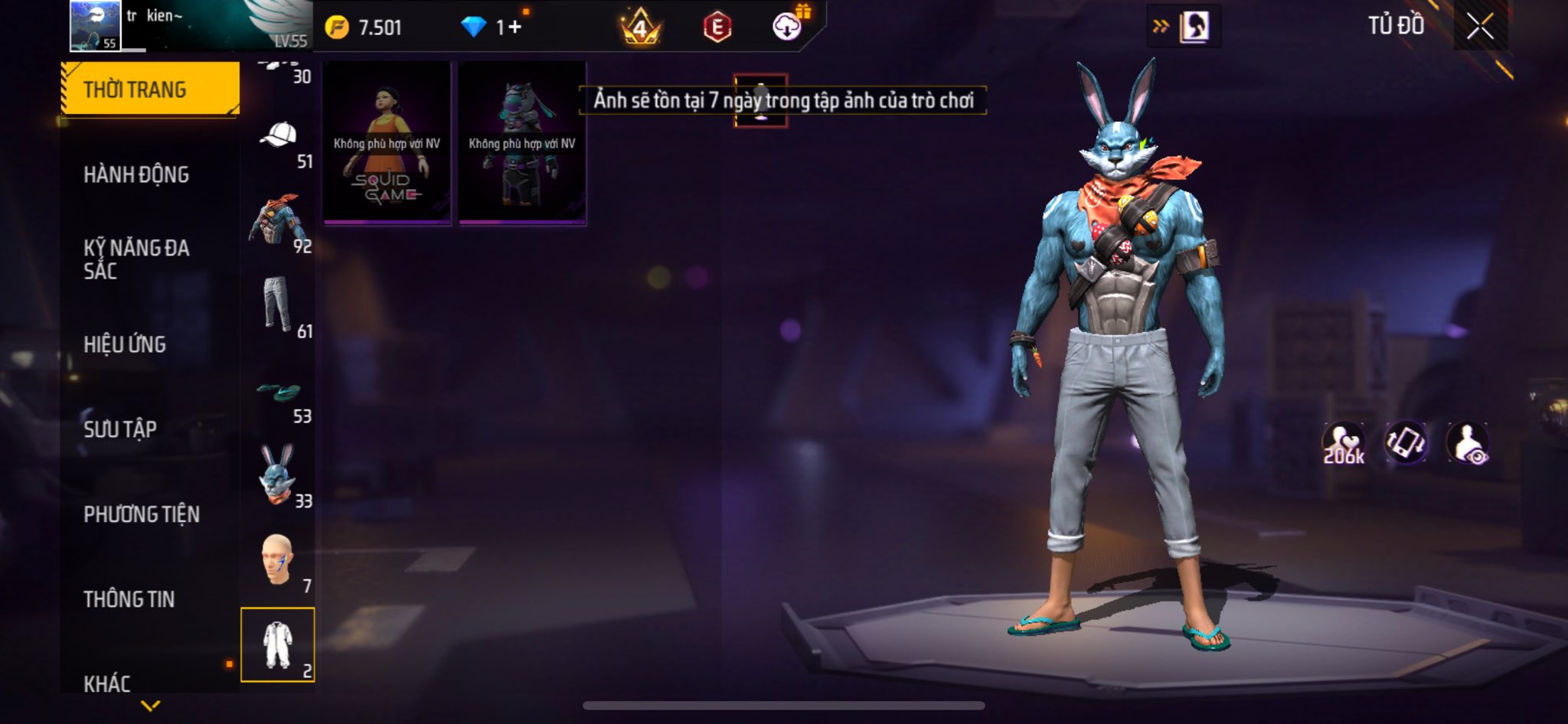Switch to KỸ NĂNG ĐA SẮC

(136, 259)
